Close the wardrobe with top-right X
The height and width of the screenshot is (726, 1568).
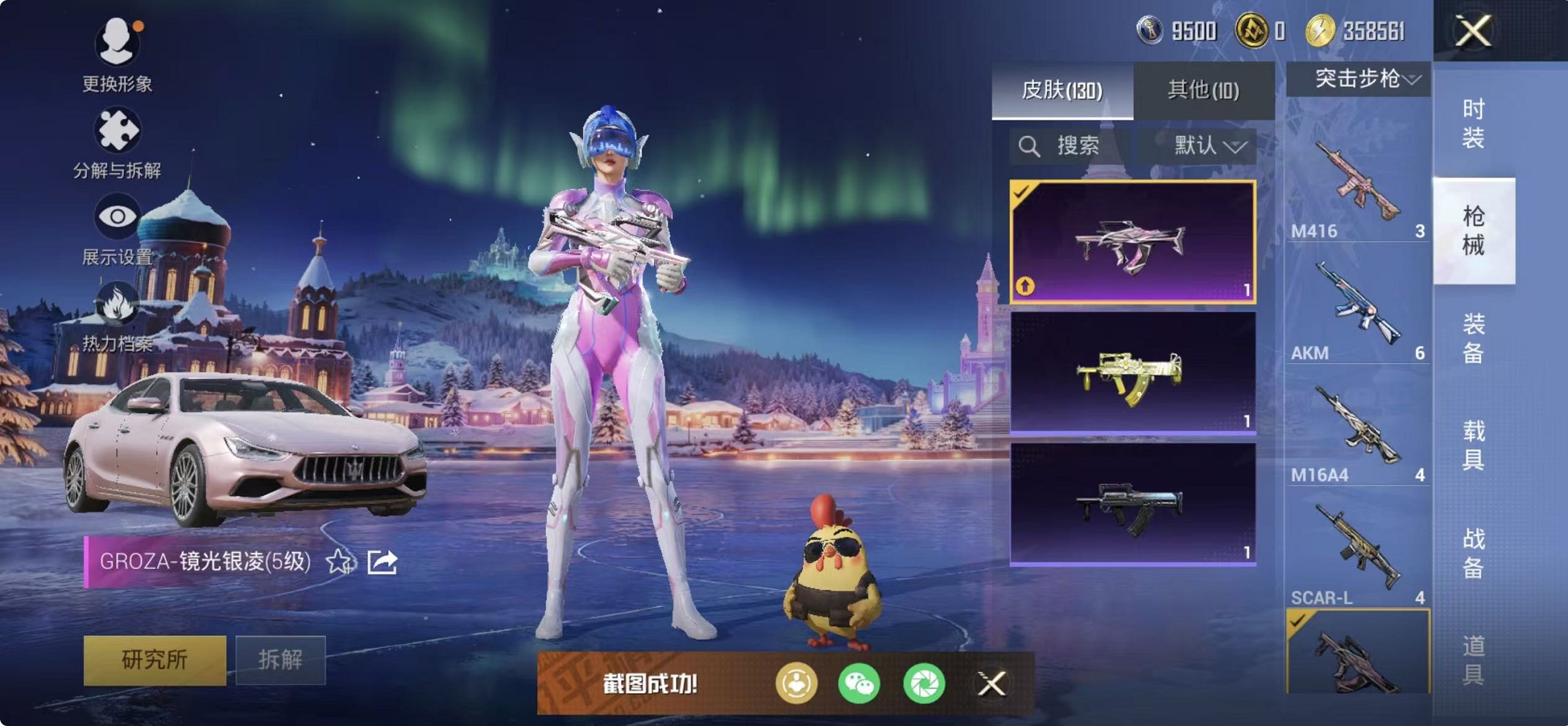coord(1473,31)
